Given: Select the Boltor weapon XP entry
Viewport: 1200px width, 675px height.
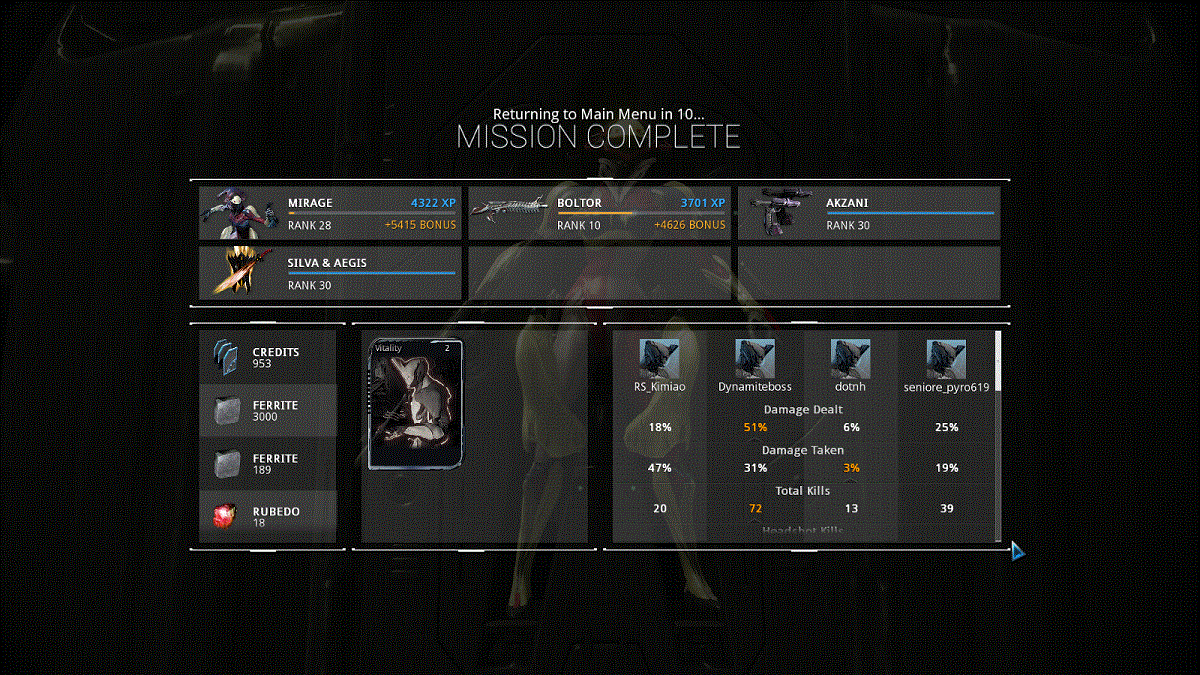Looking at the screenshot, I should [599, 213].
